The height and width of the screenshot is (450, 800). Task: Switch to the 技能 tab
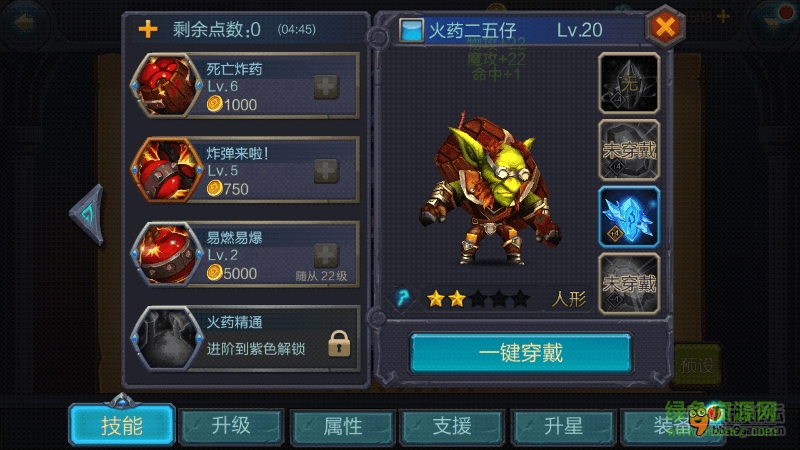(x=121, y=425)
